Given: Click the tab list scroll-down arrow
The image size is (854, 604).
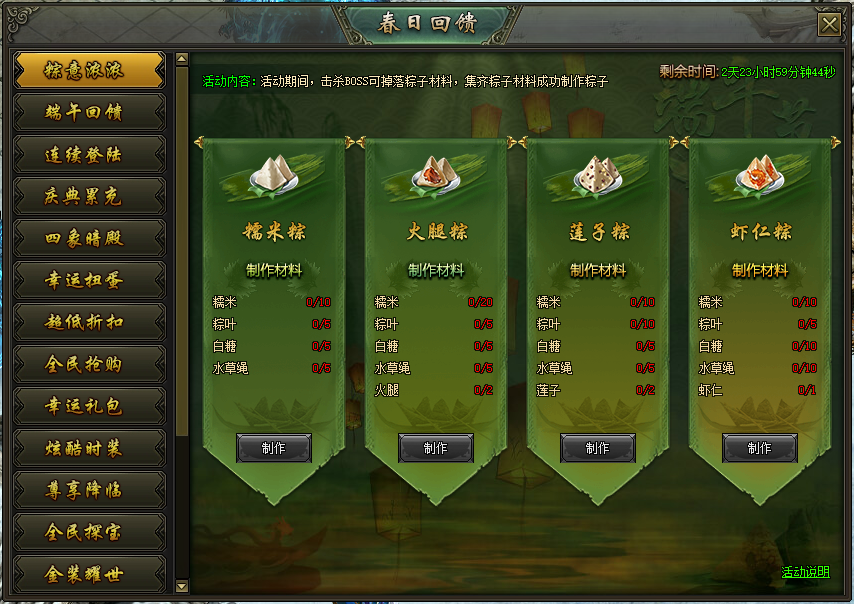Looking at the screenshot, I should (182, 585).
